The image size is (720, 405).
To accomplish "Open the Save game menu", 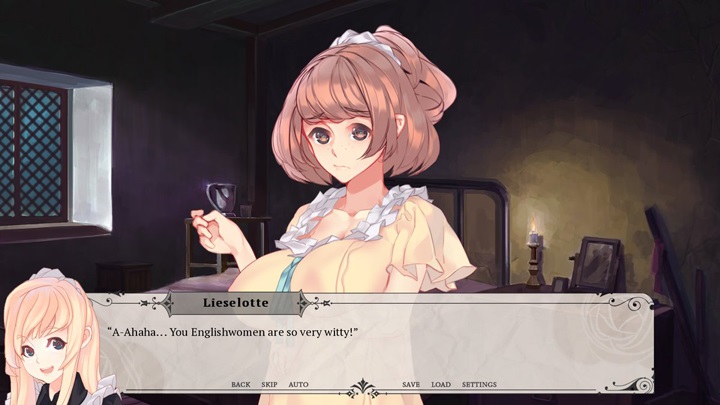I will 411,385.
